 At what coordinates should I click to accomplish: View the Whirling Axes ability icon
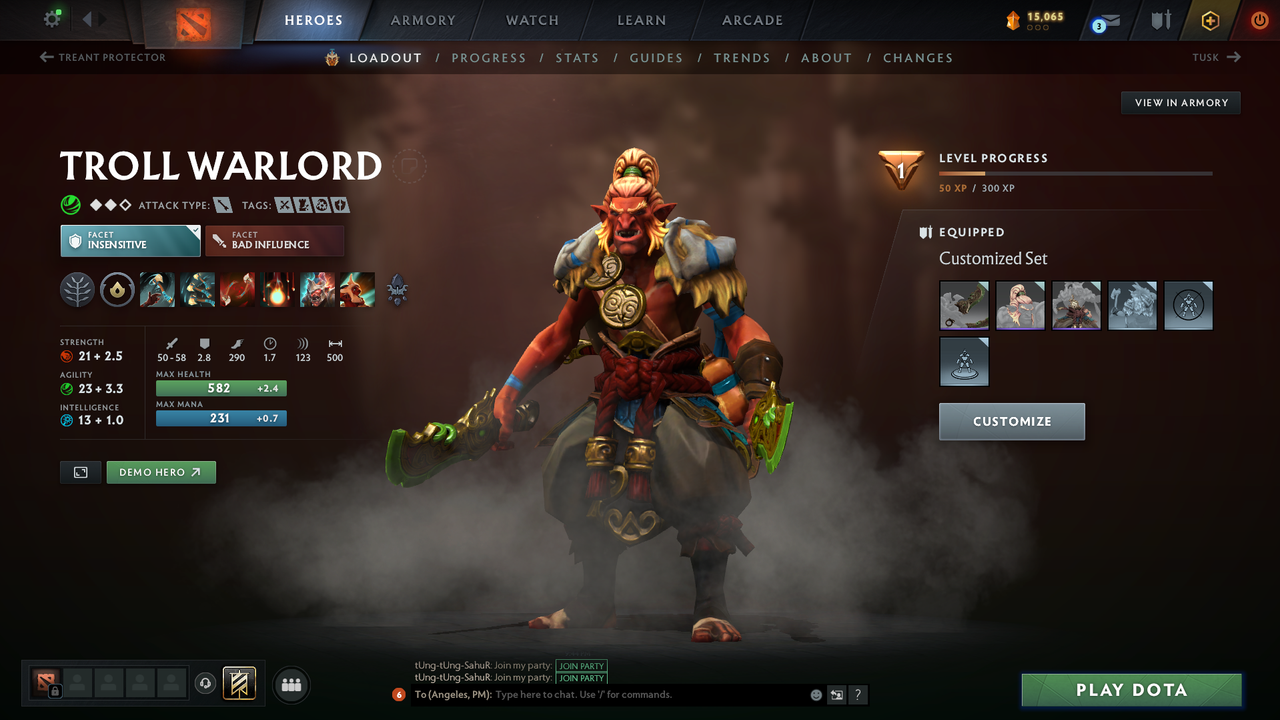(x=197, y=290)
